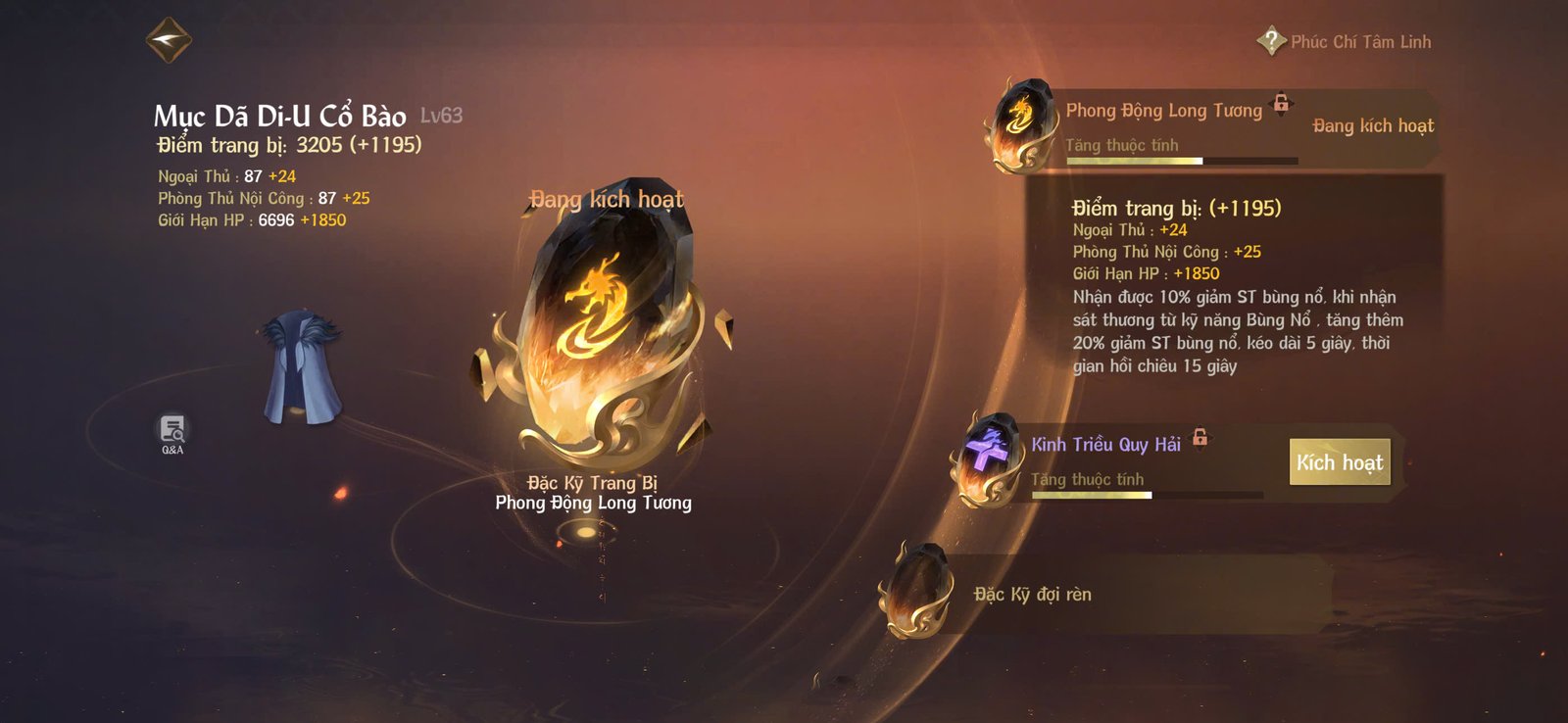Toggle the Đang kích hoạt activation status

tap(1374, 125)
